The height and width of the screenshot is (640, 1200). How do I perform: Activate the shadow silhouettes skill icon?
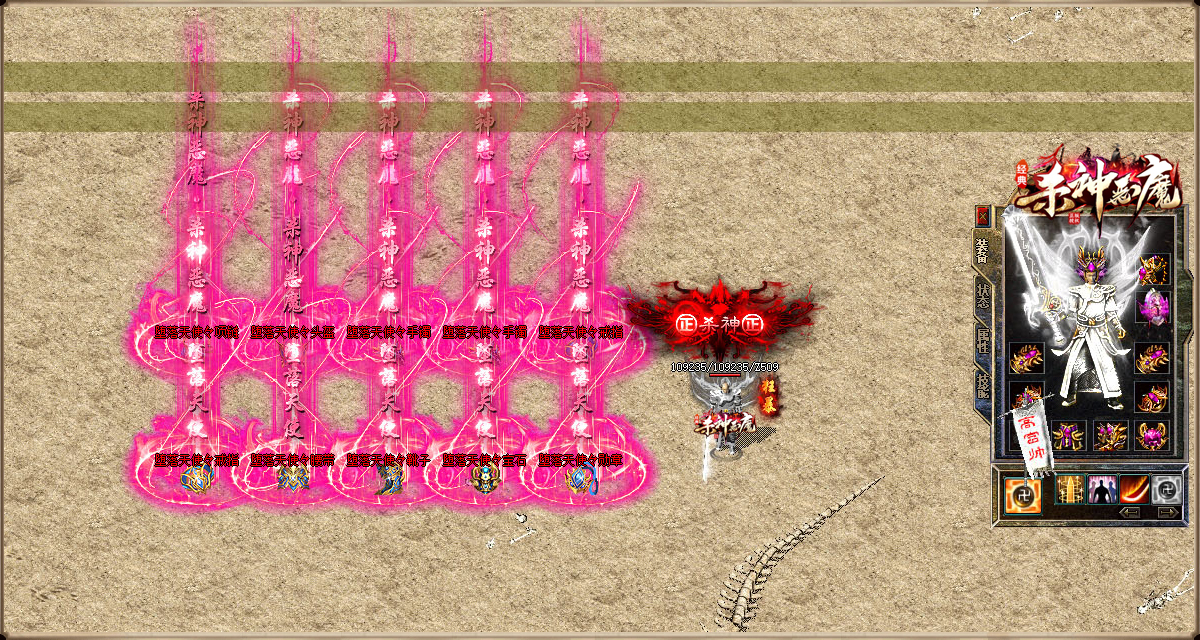point(1102,489)
